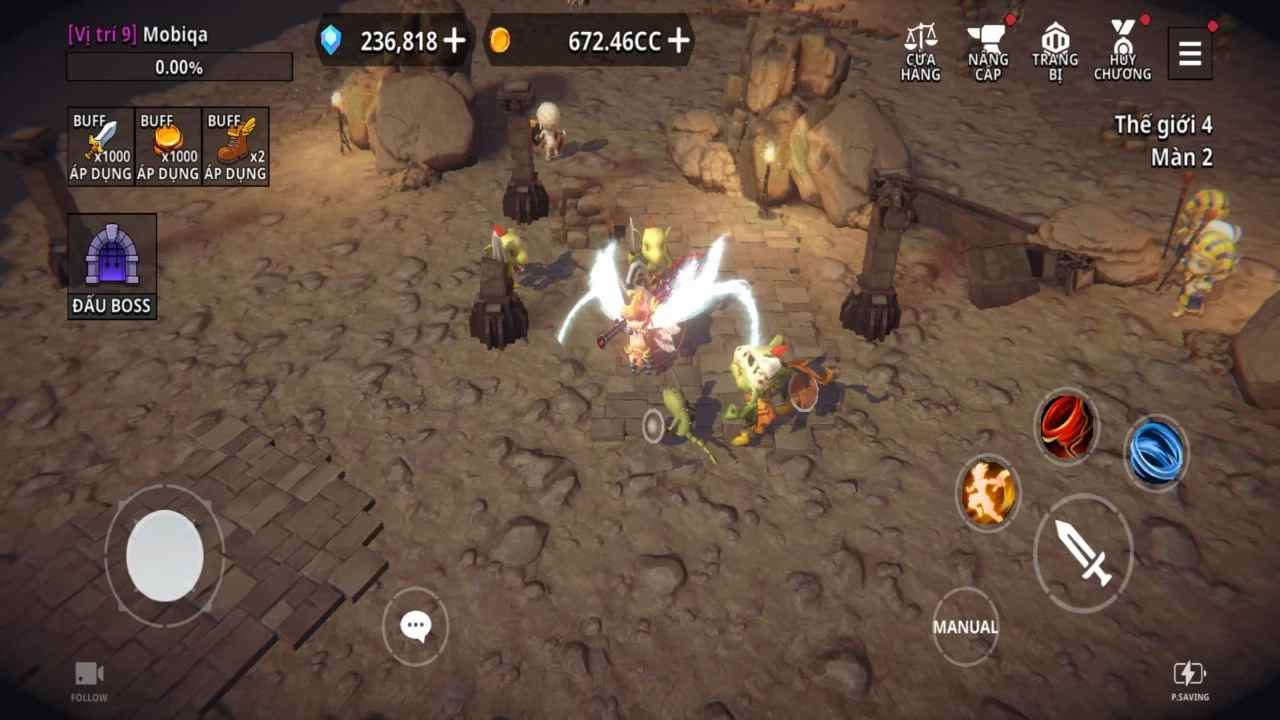The image size is (1280, 720).
Task: Open the chat bubble panel
Action: pyautogui.click(x=415, y=625)
